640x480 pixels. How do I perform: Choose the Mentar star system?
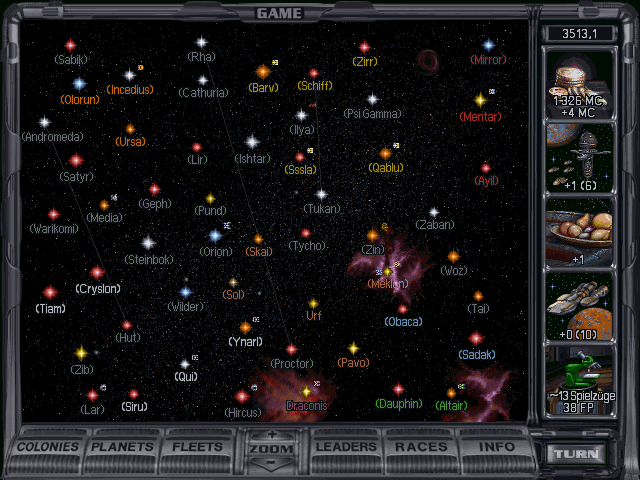(x=480, y=100)
